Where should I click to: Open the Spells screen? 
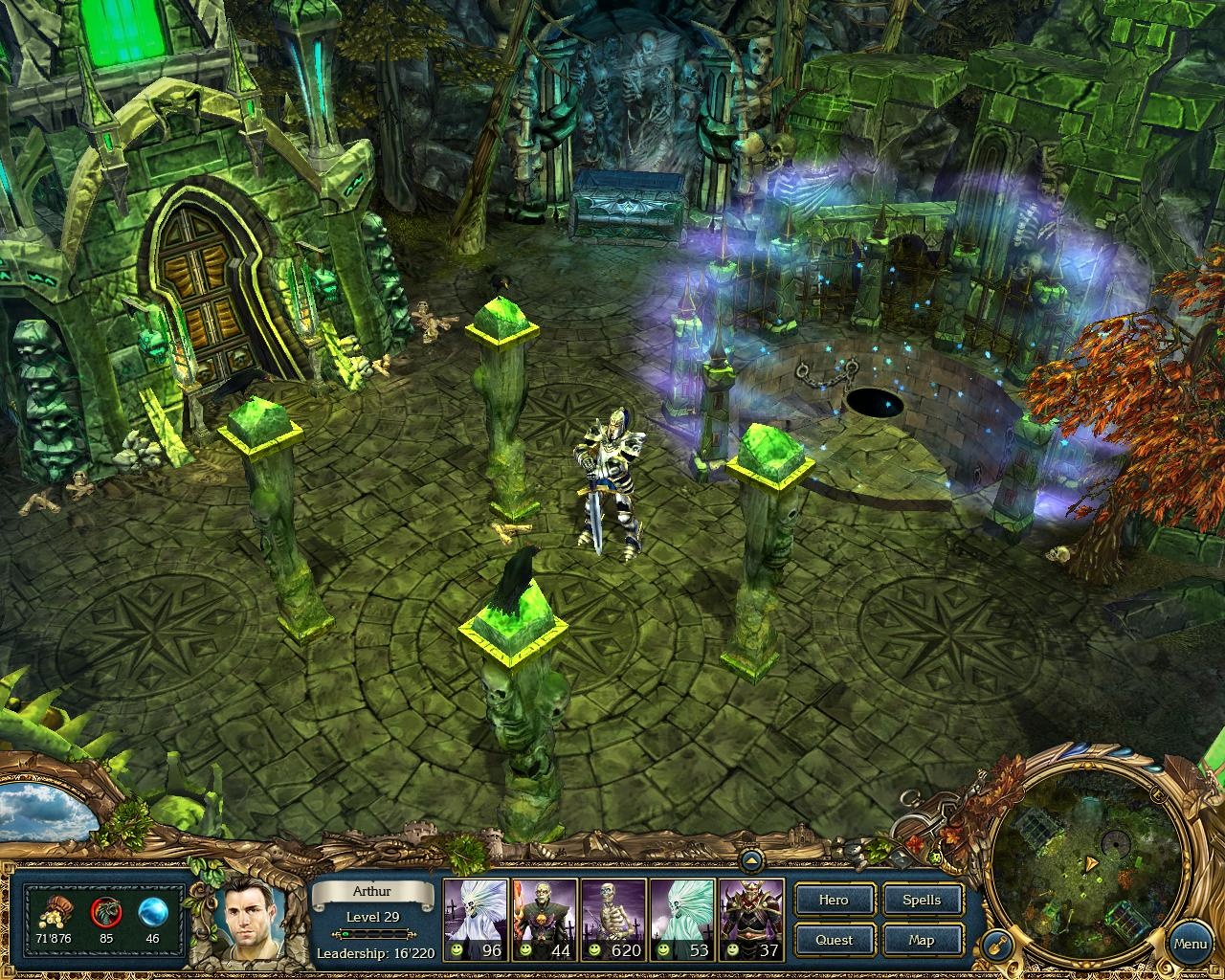click(x=922, y=900)
